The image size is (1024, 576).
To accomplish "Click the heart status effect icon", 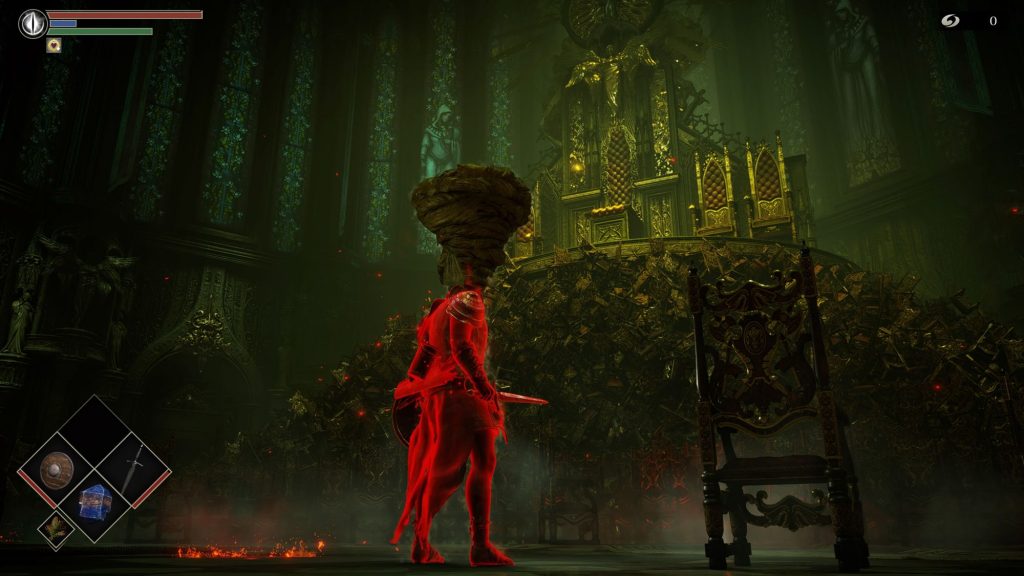I will 54,45.
